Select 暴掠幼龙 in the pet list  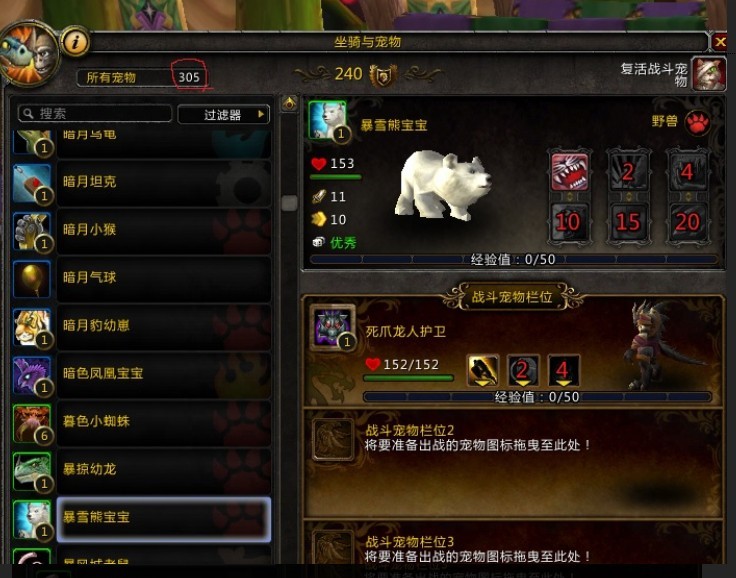[140, 469]
